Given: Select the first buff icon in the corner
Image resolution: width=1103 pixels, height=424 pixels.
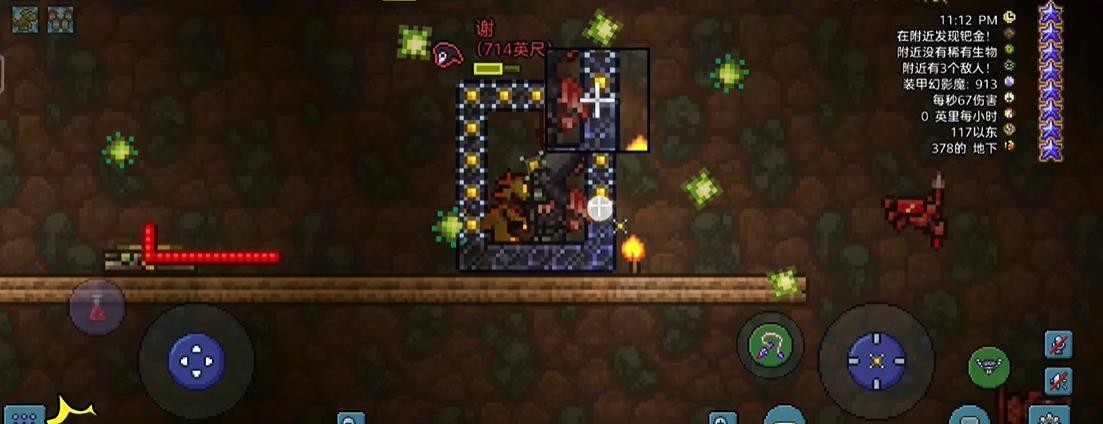Looking at the screenshot, I should pyautogui.click(x=25, y=19).
